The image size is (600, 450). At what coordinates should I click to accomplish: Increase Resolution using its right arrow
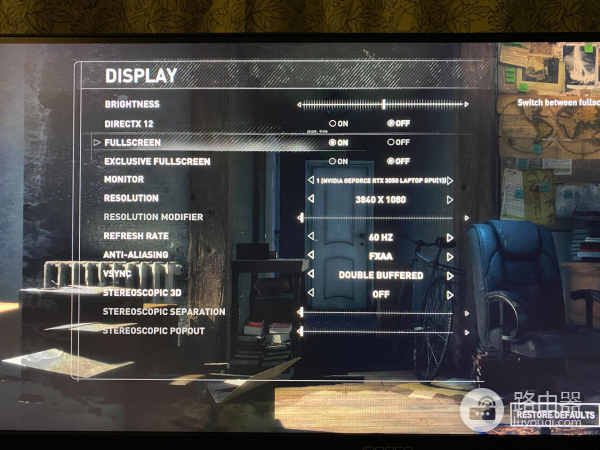451,199
